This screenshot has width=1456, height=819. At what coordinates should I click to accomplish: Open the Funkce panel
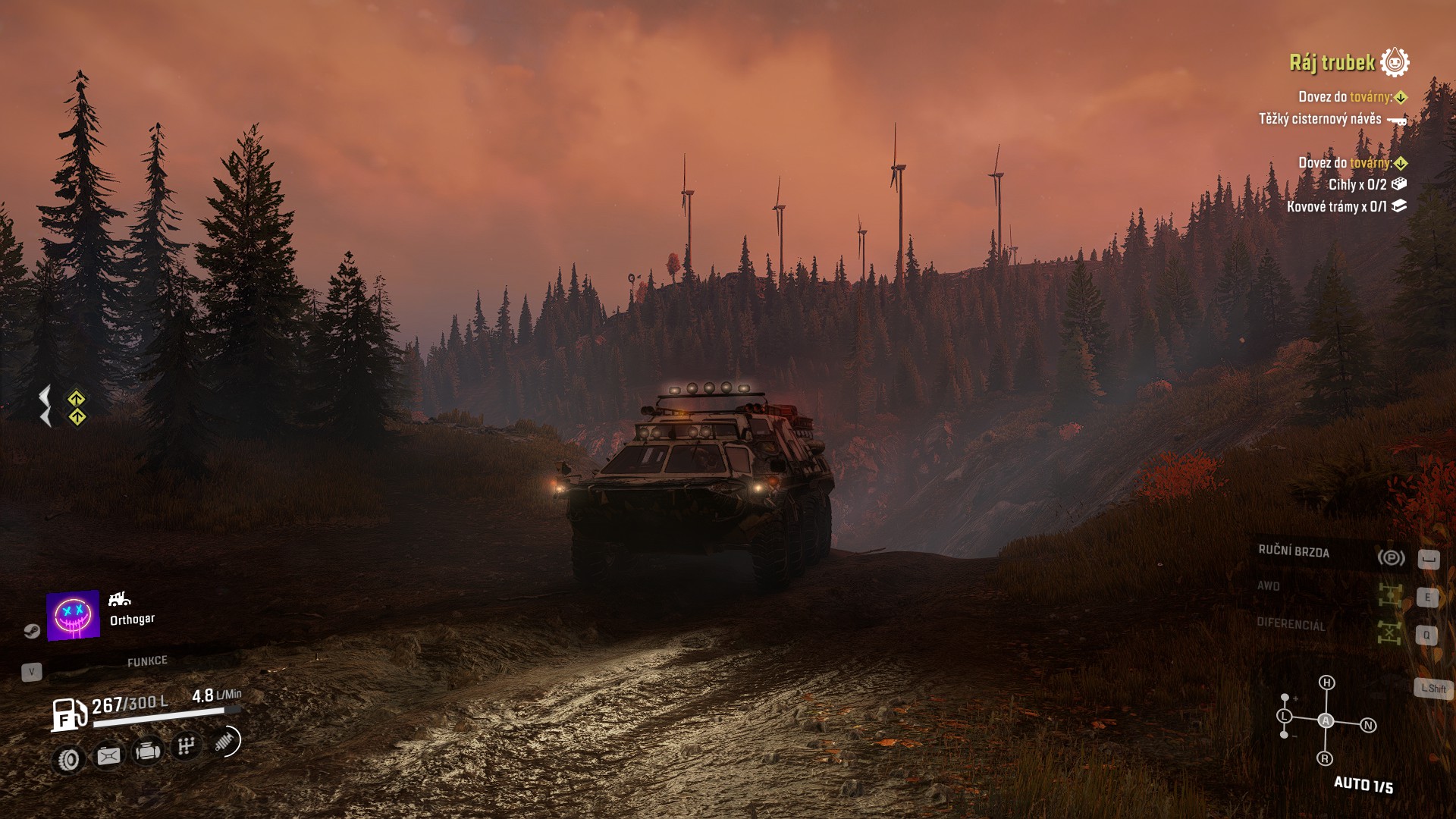pyautogui.click(x=147, y=661)
